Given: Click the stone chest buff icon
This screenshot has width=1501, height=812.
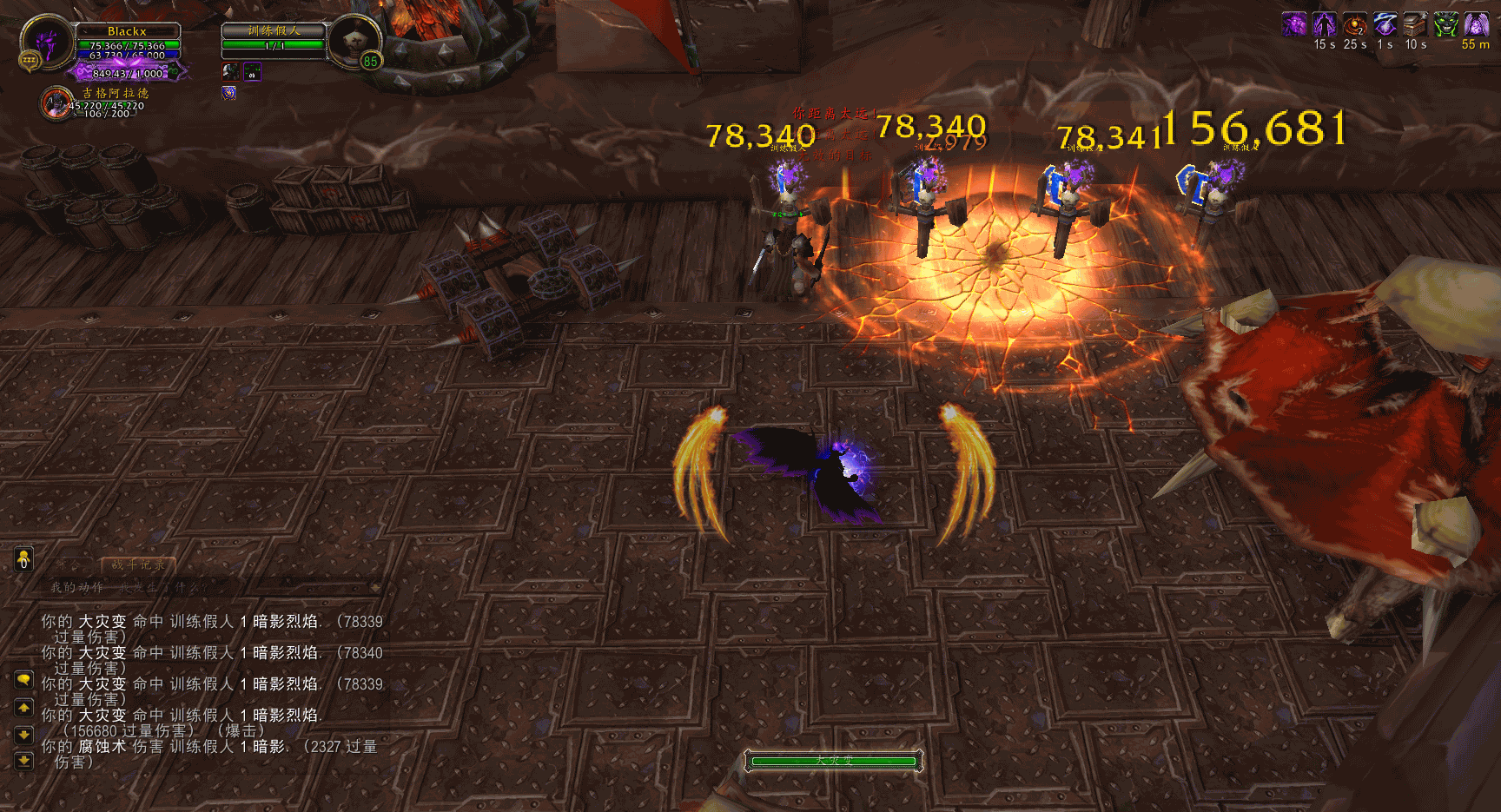Looking at the screenshot, I should [1416, 24].
